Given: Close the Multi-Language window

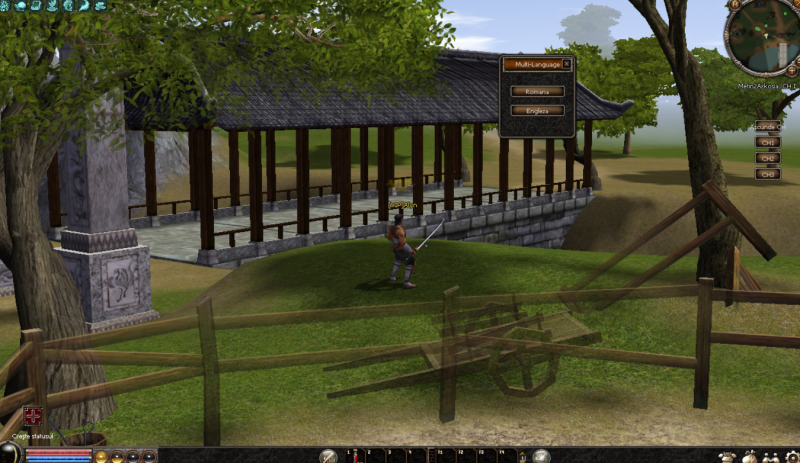Looking at the screenshot, I should pyautogui.click(x=567, y=64).
